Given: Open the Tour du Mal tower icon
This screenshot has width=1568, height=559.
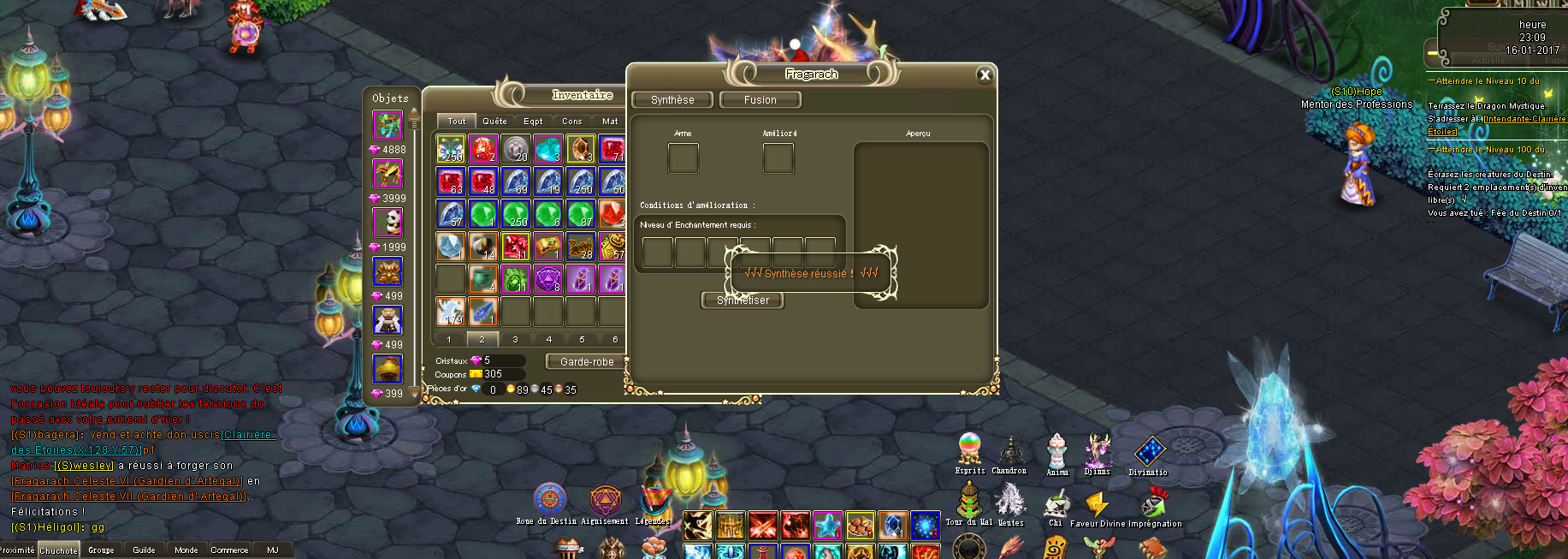Looking at the screenshot, I should point(968,498).
